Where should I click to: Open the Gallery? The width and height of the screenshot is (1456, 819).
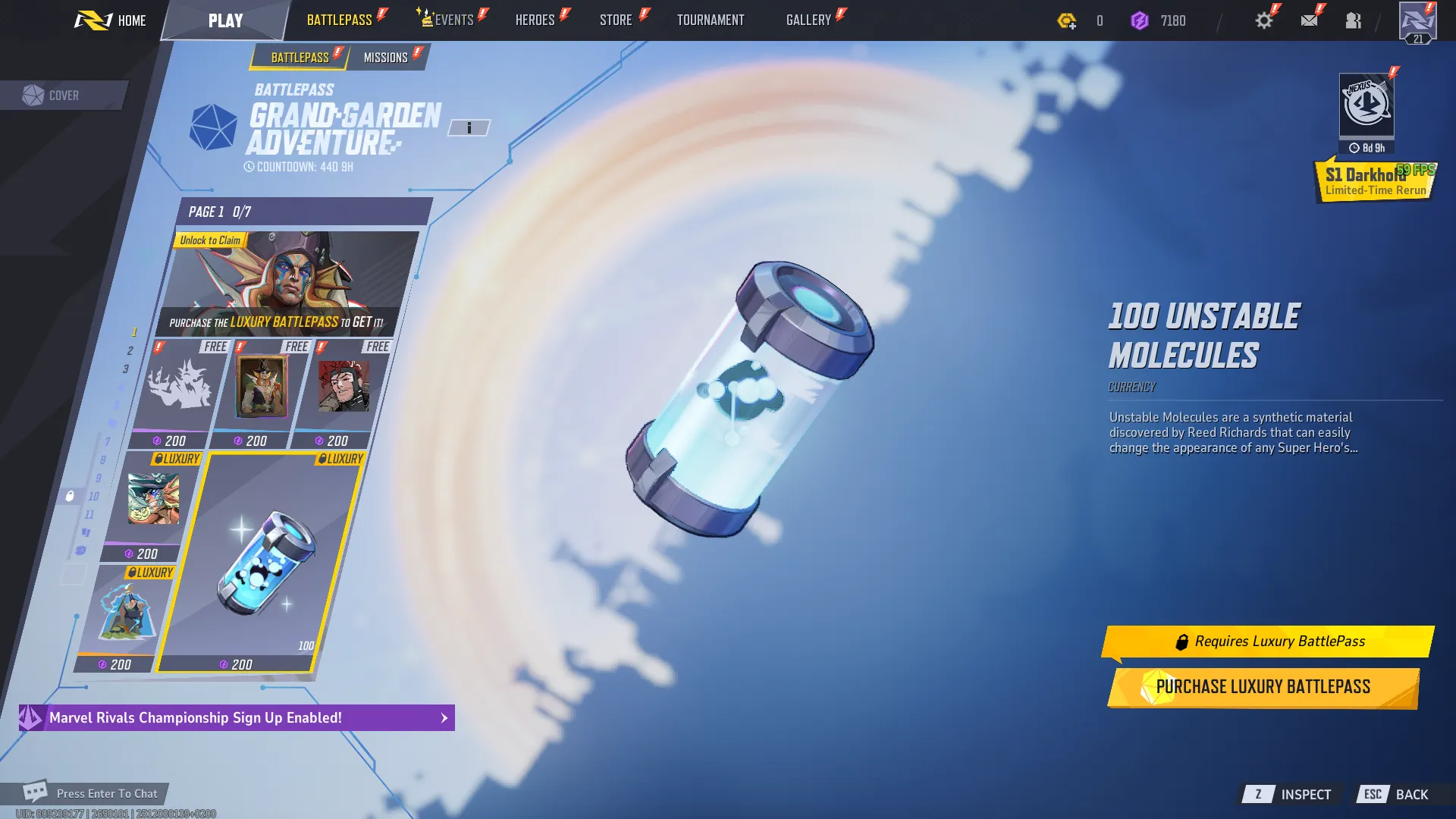(x=808, y=20)
